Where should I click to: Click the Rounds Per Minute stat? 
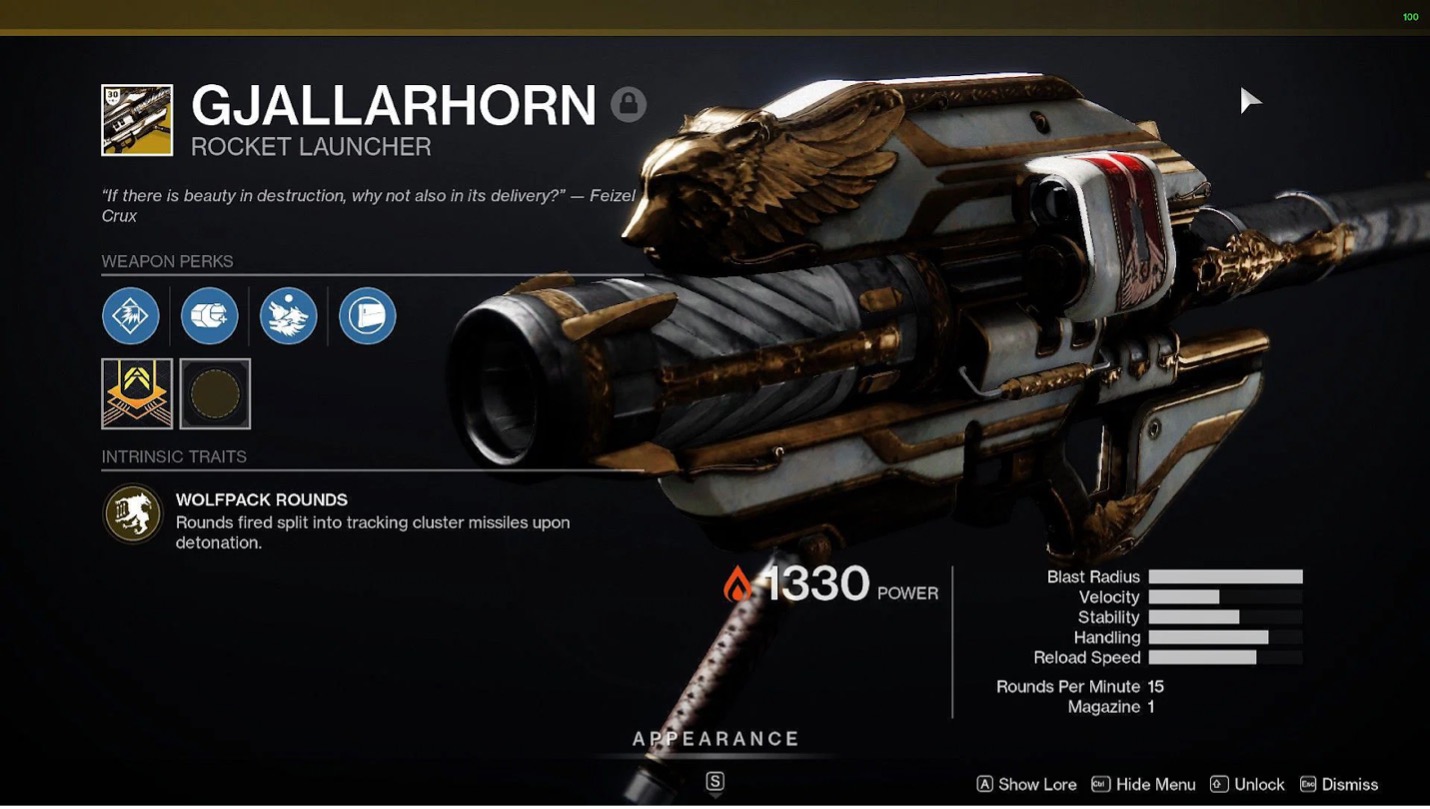point(1080,687)
